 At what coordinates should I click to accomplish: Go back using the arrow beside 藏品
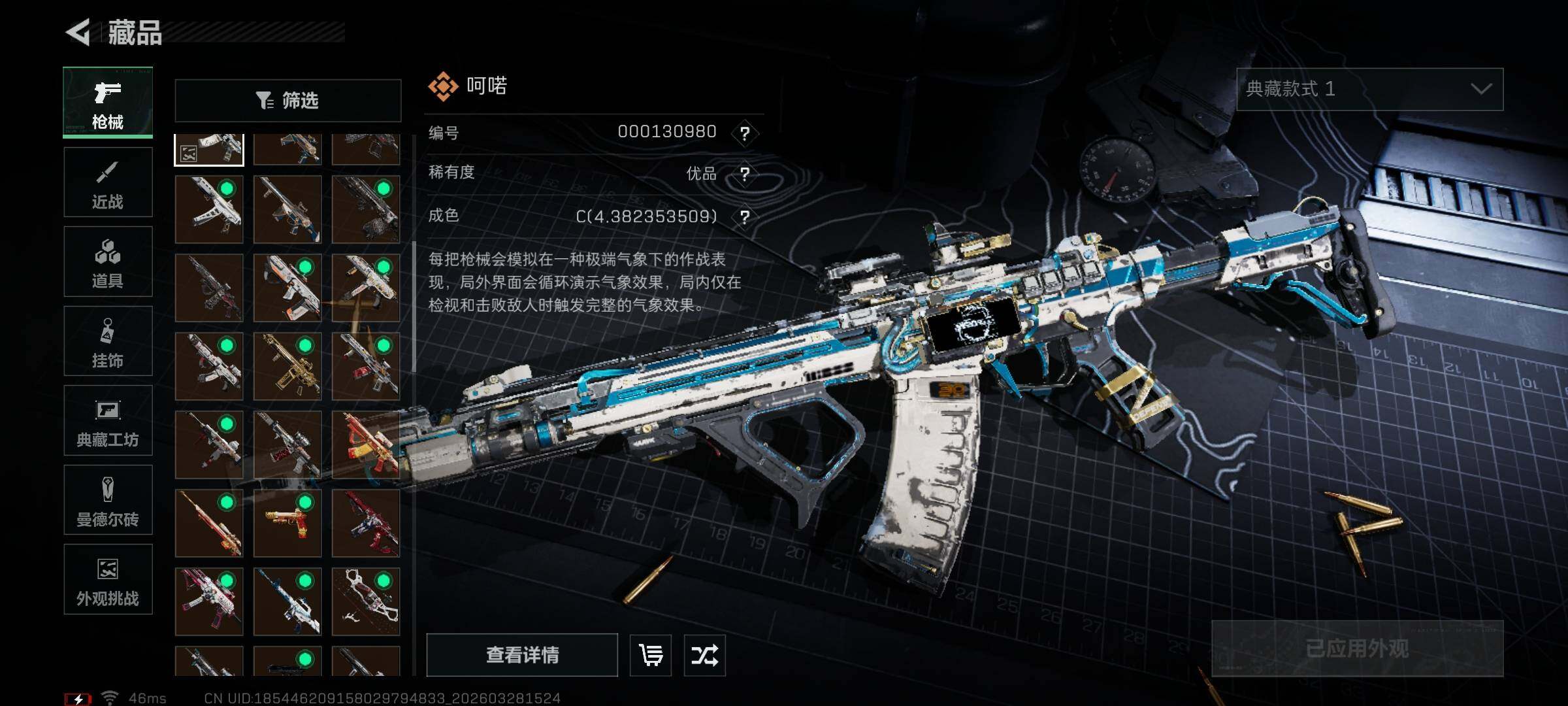click(78, 32)
